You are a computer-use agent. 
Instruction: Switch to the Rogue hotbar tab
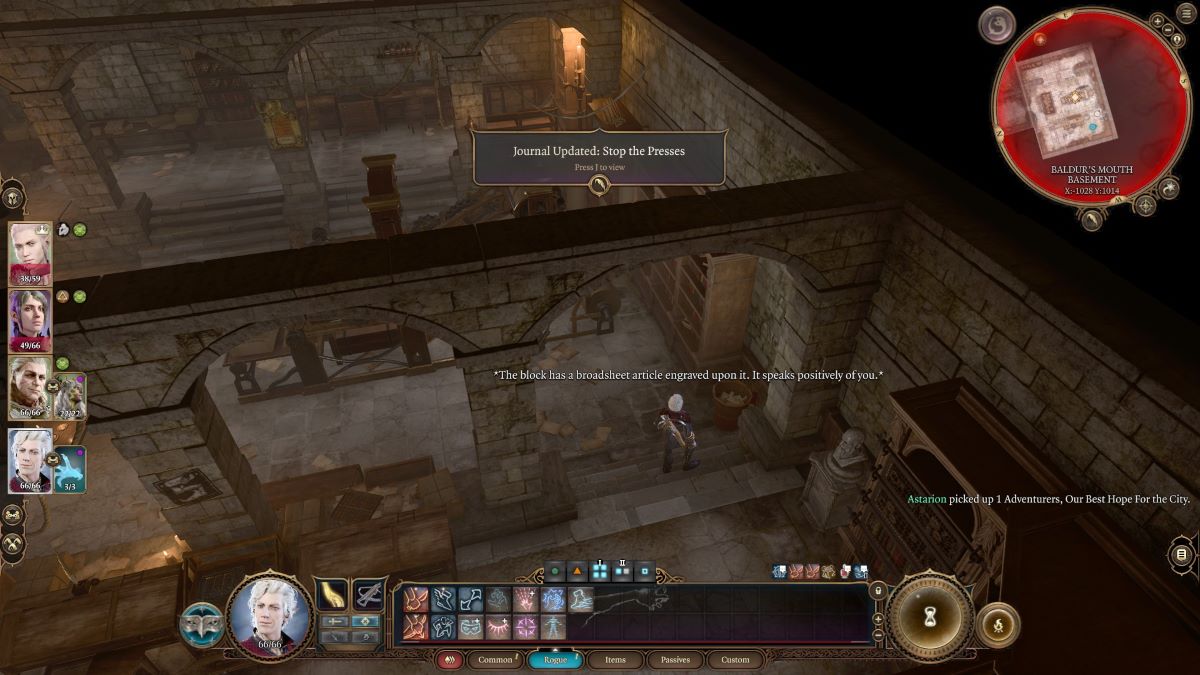556,660
